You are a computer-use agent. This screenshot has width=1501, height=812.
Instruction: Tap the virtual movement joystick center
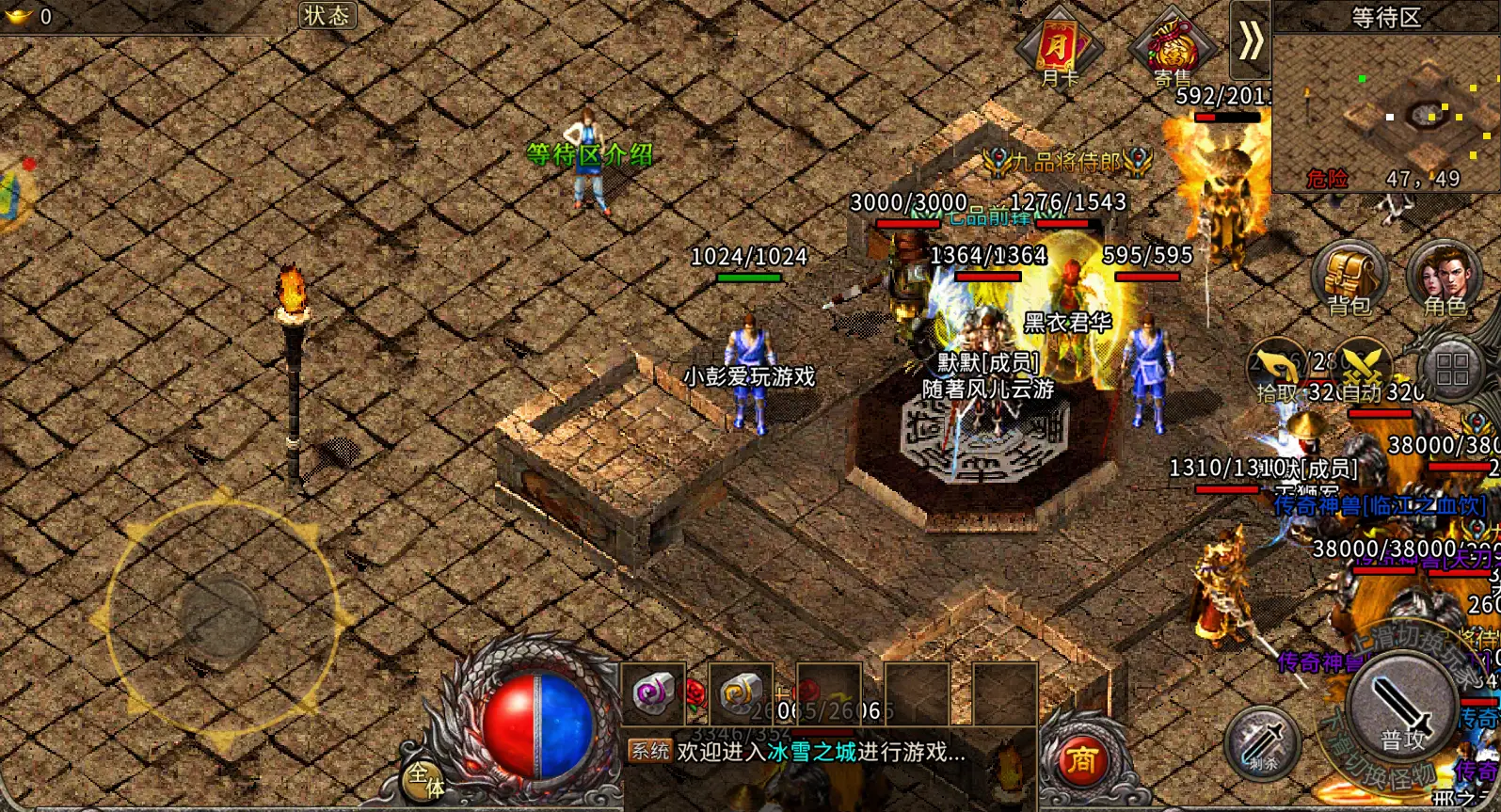[x=221, y=616]
